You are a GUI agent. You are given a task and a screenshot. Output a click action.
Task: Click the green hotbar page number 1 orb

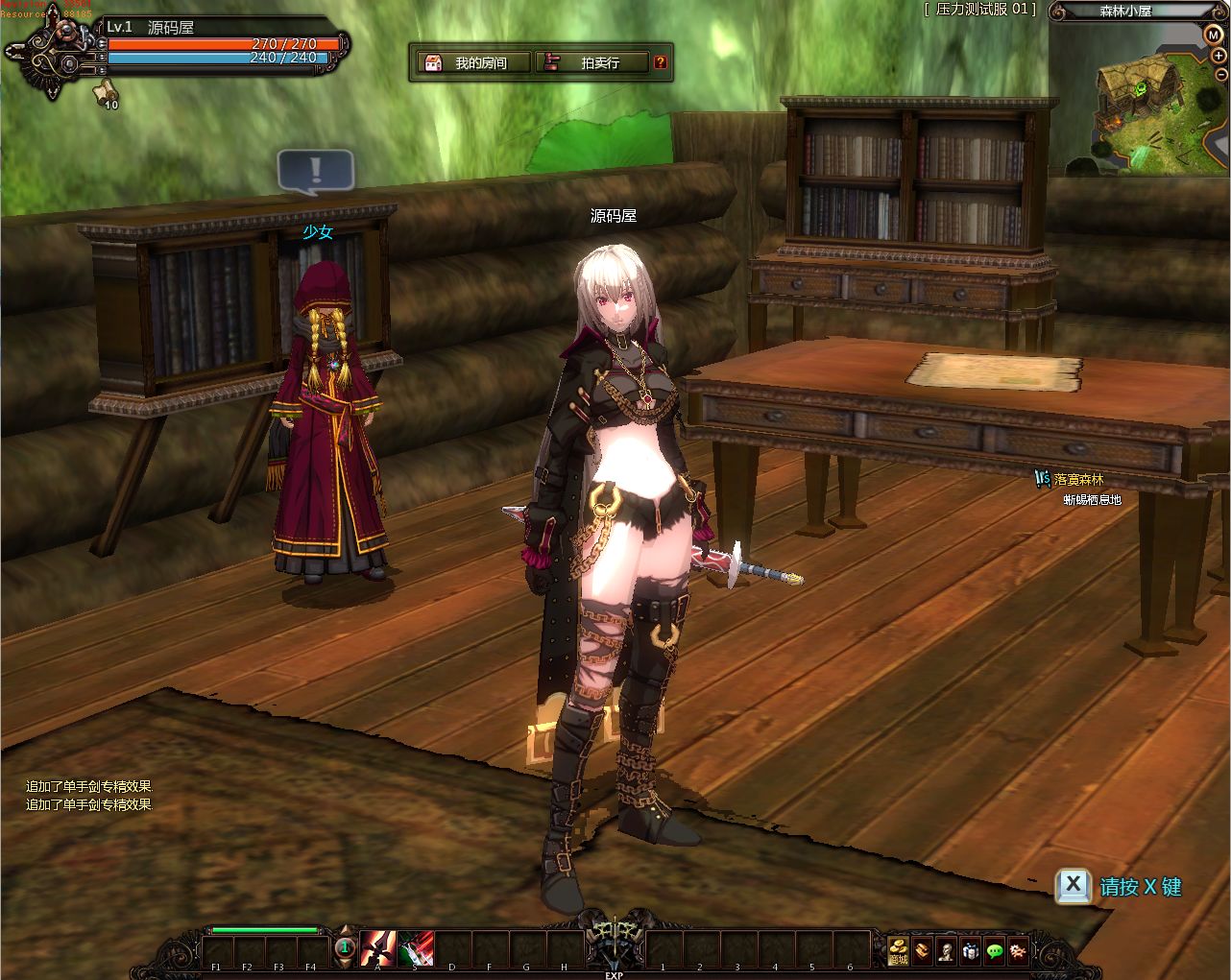pyautogui.click(x=345, y=948)
